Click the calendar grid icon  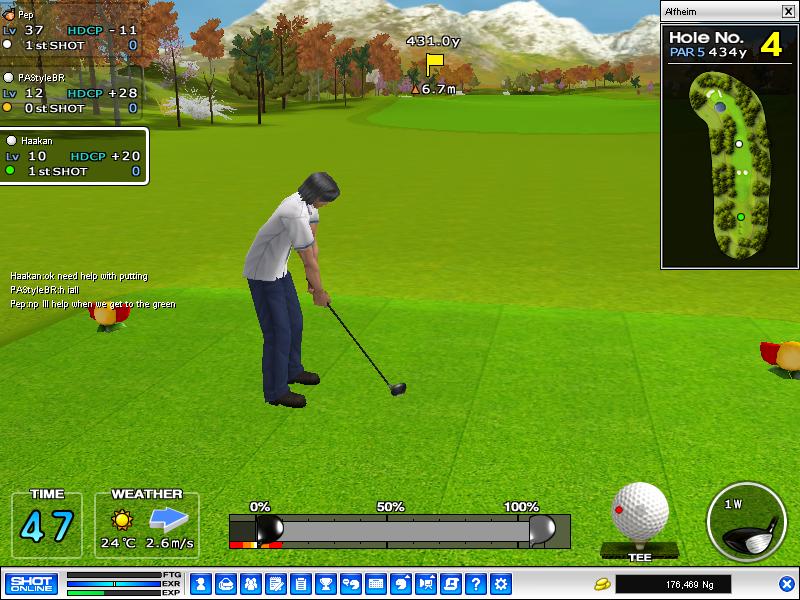(x=376, y=583)
